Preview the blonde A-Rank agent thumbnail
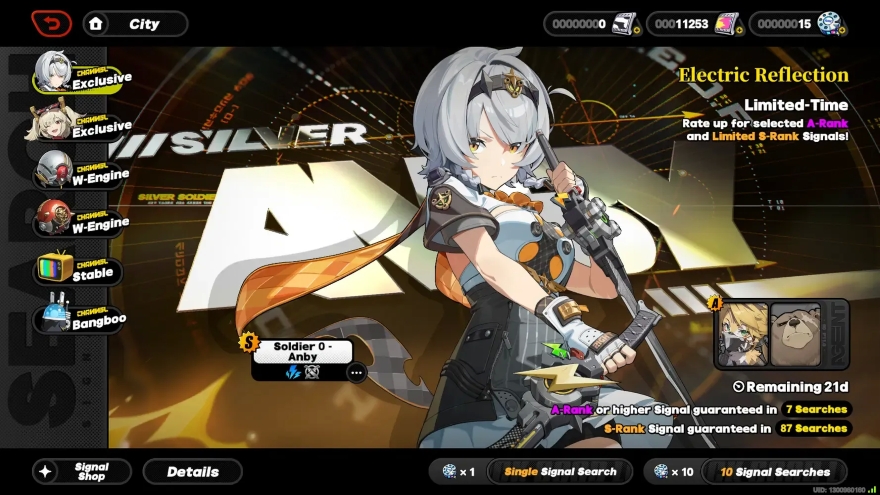Viewport: 880px width, 495px height. click(743, 335)
